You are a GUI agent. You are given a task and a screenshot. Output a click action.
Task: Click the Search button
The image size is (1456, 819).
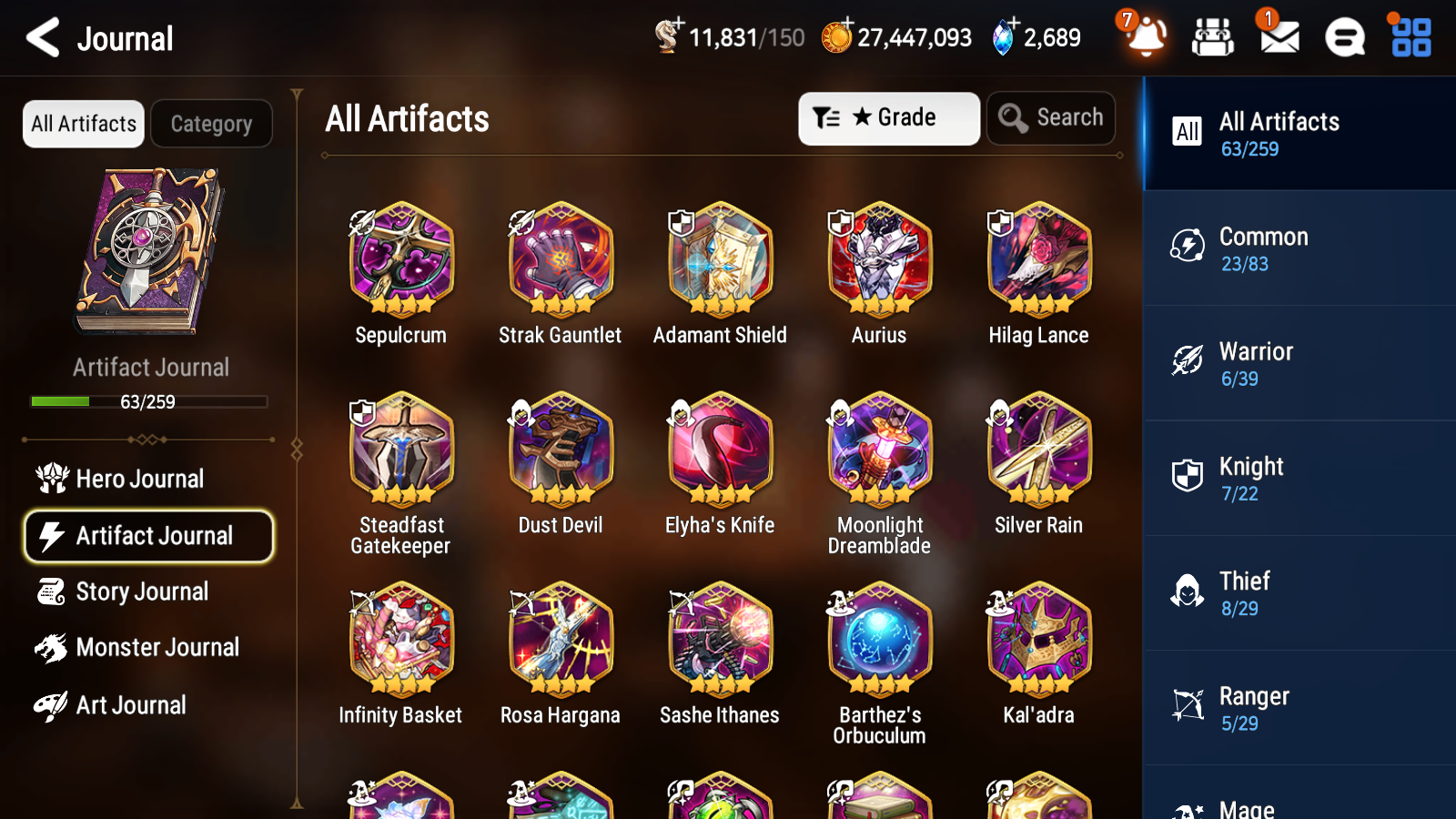(x=1050, y=117)
